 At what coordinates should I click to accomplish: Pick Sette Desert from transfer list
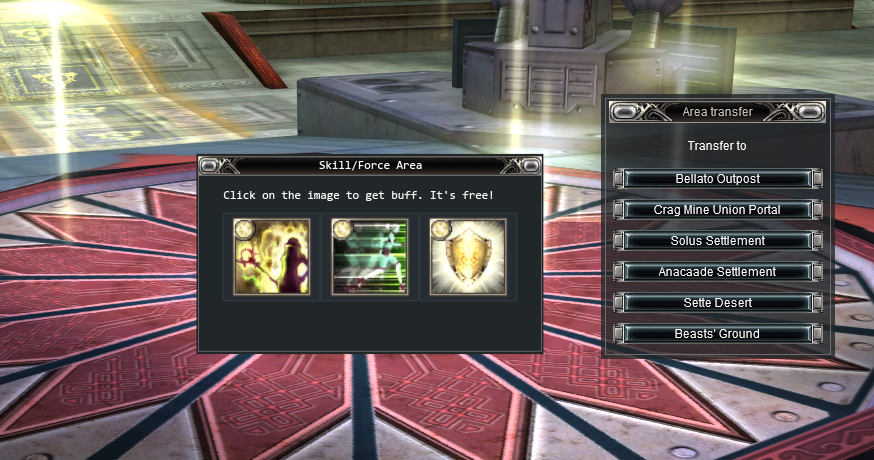point(718,303)
